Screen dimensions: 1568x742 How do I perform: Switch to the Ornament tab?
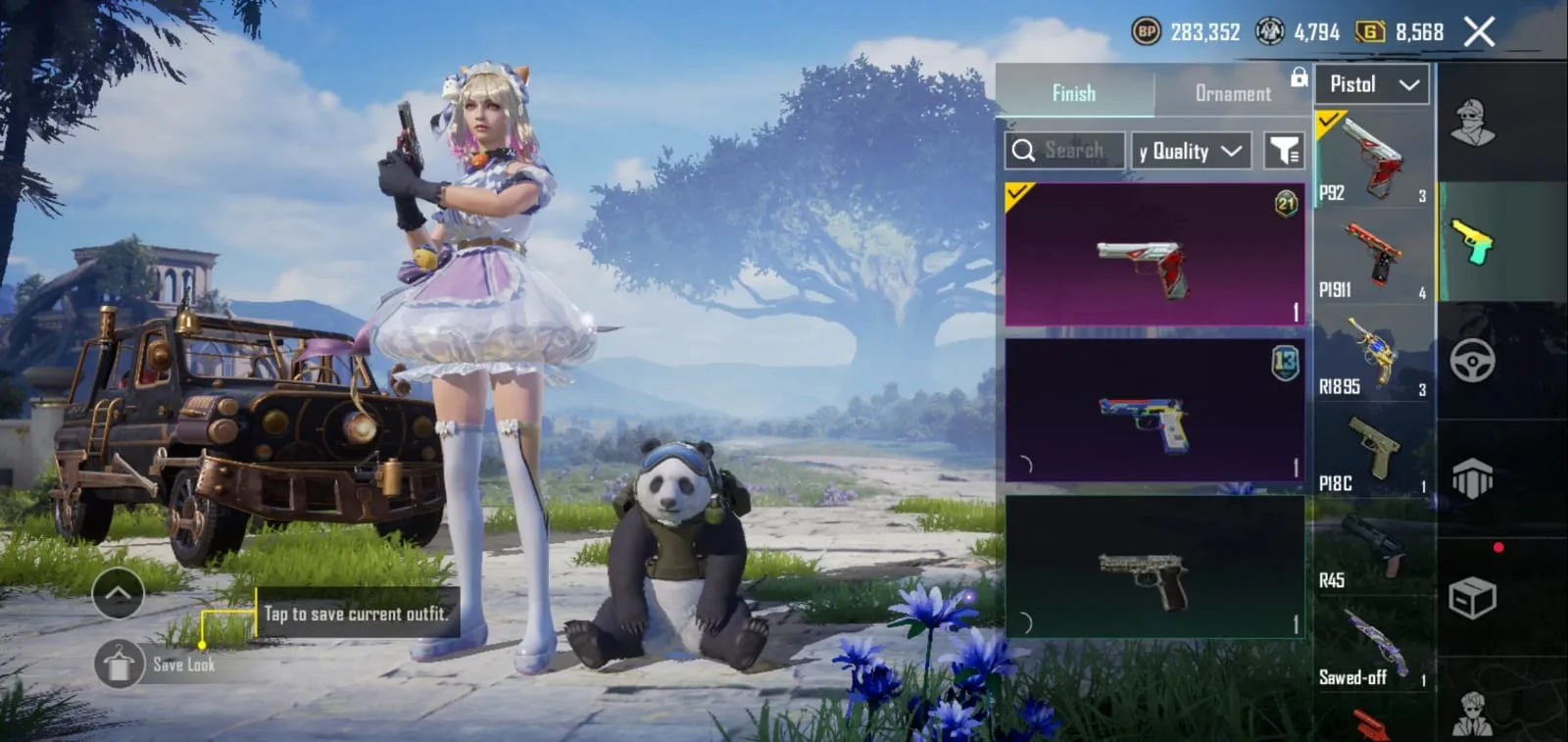(1232, 93)
